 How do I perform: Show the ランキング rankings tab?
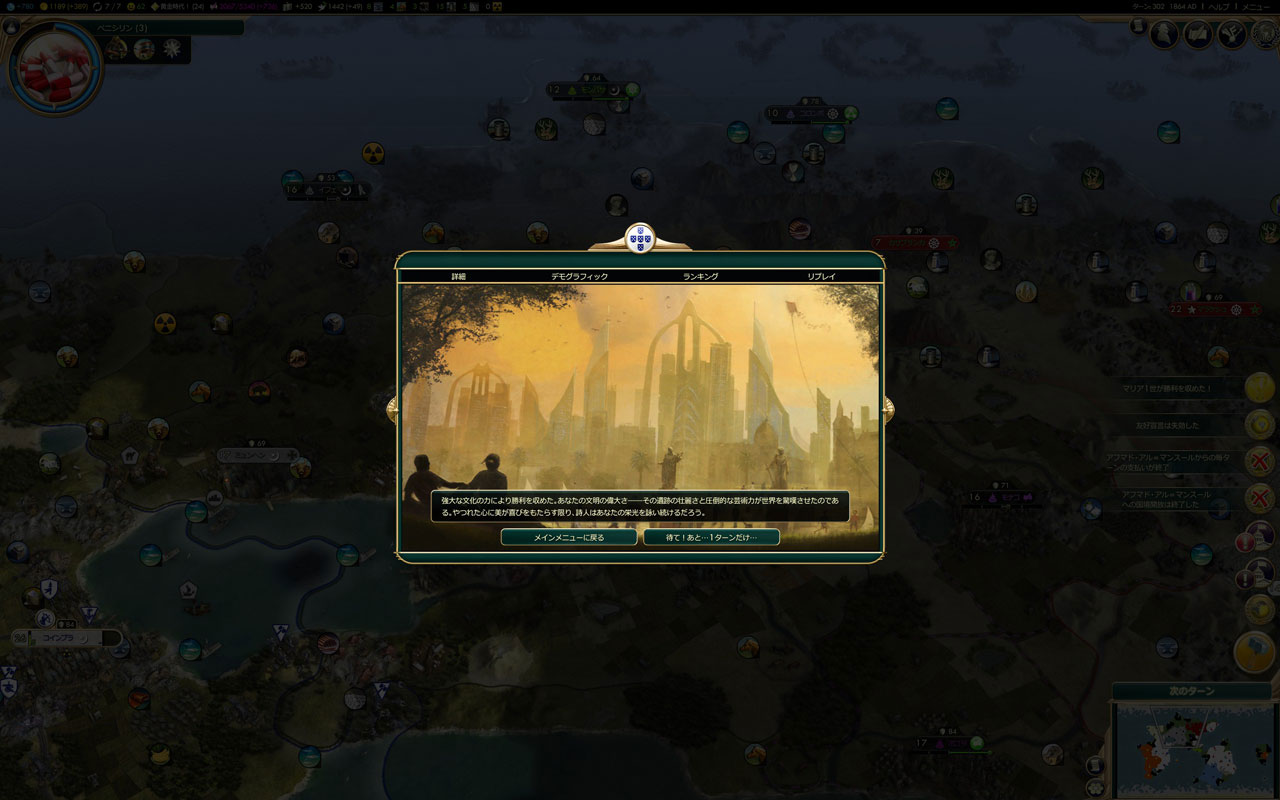[x=700, y=276]
